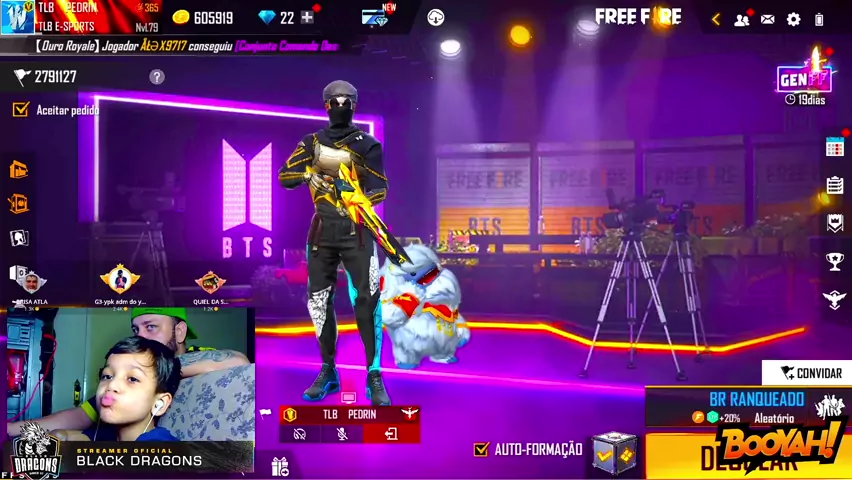The image size is (852, 480).
Task: Open the friends list icon
Action: (742, 19)
